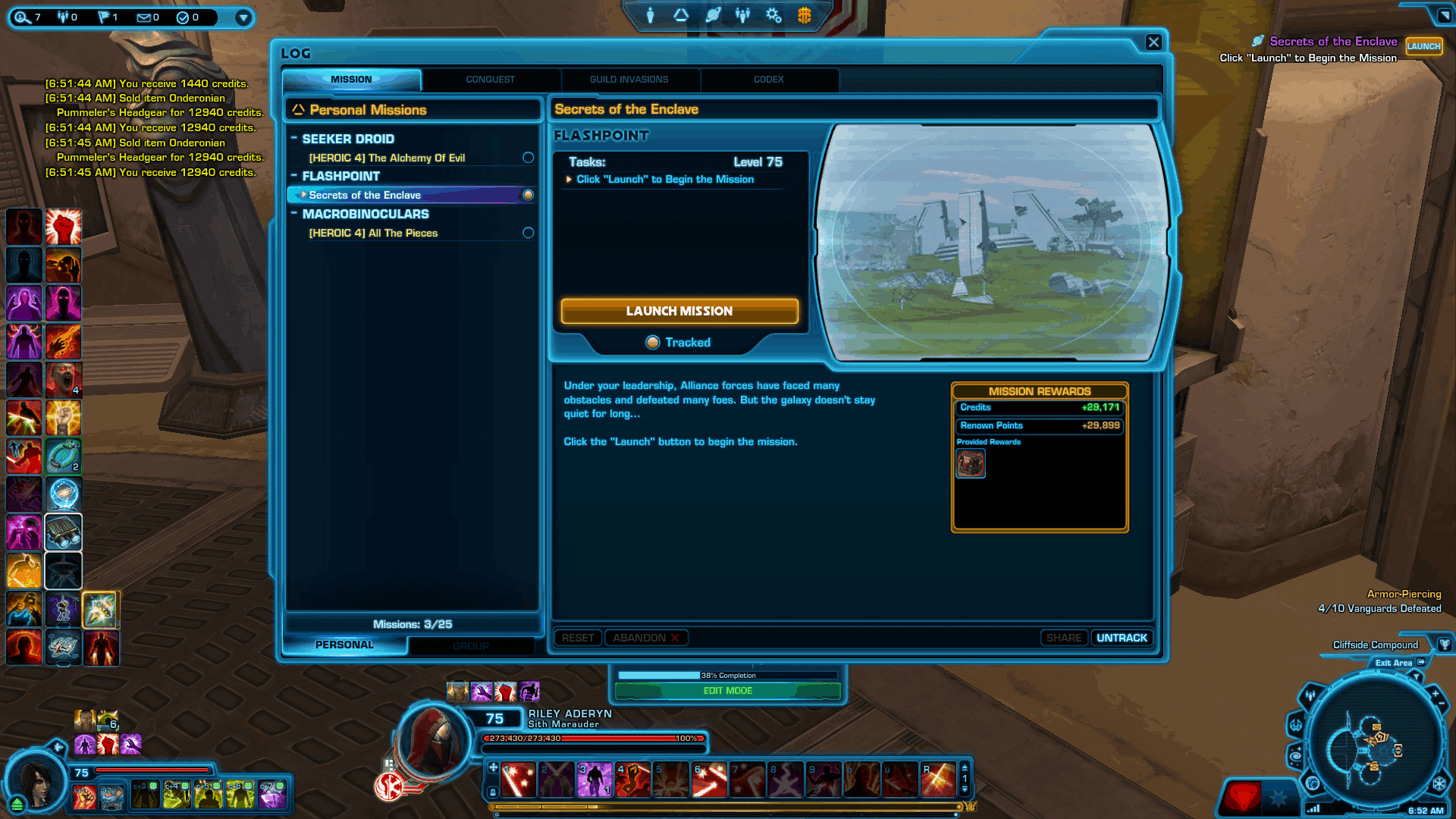
Task: Open the Cartel Market coin icon
Action: coord(805,15)
